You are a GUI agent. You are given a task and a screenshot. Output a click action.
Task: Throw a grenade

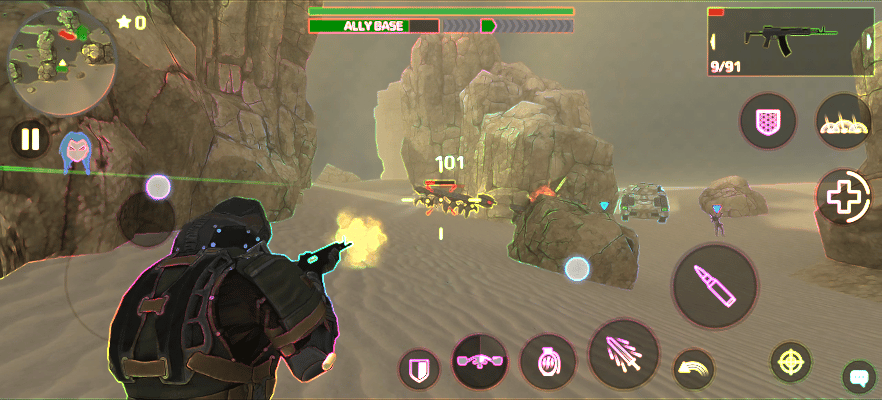(548, 361)
